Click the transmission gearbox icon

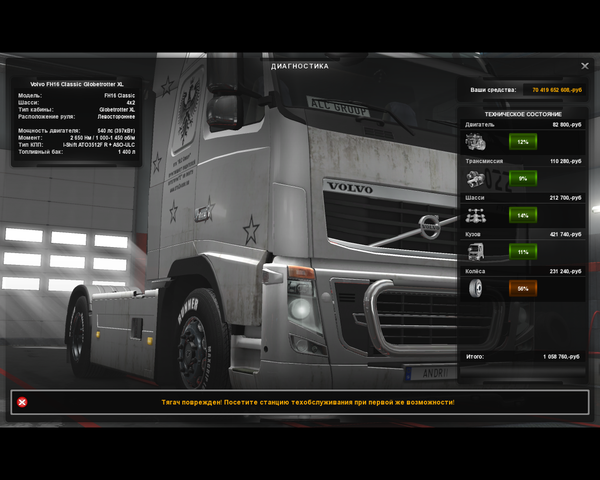(x=476, y=179)
